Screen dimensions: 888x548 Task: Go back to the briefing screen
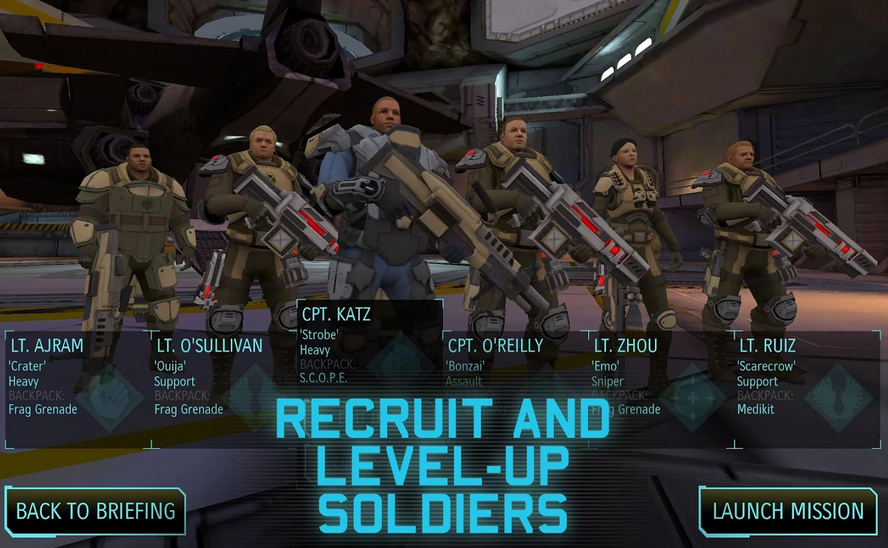(95, 512)
